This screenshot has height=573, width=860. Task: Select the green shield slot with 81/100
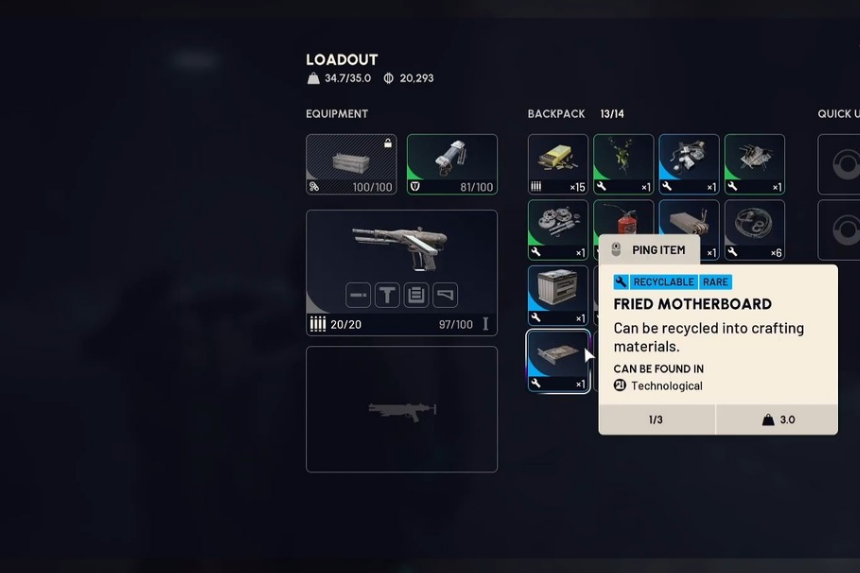[x=452, y=164]
